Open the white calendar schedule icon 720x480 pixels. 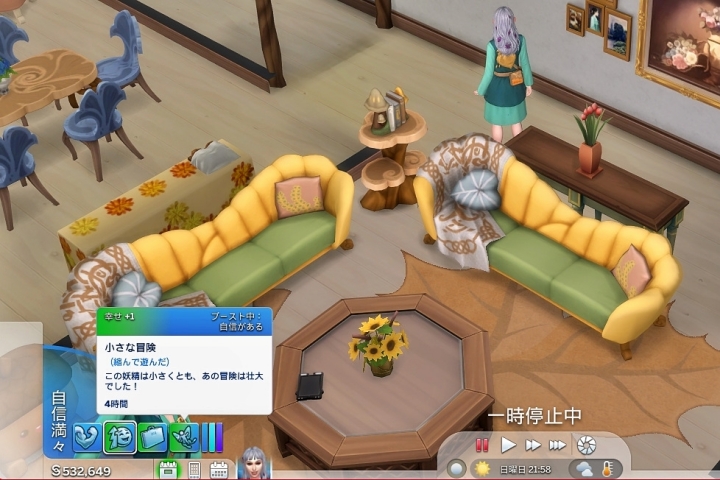(218, 469)
